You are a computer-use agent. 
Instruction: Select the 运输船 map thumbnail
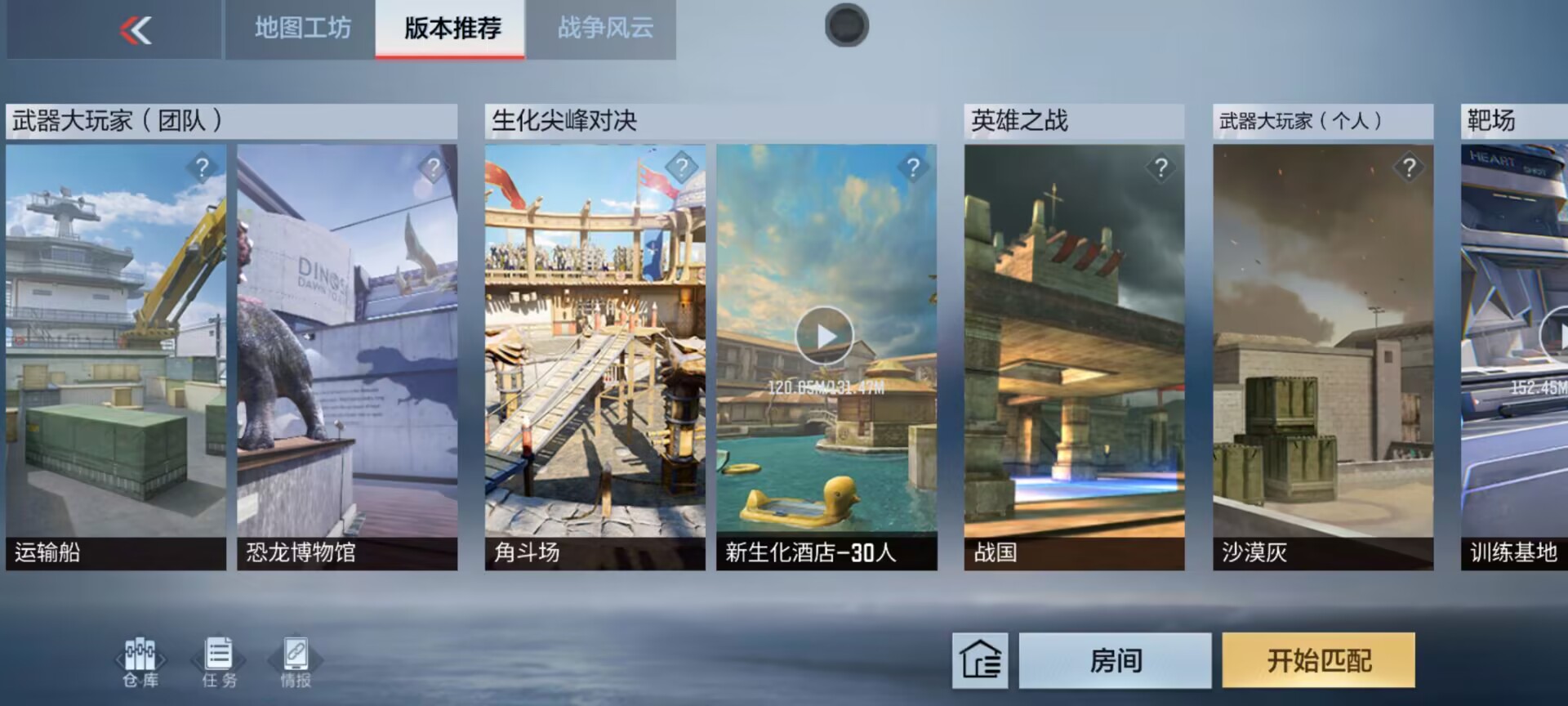pyautogui.click(x=114, y=351)
